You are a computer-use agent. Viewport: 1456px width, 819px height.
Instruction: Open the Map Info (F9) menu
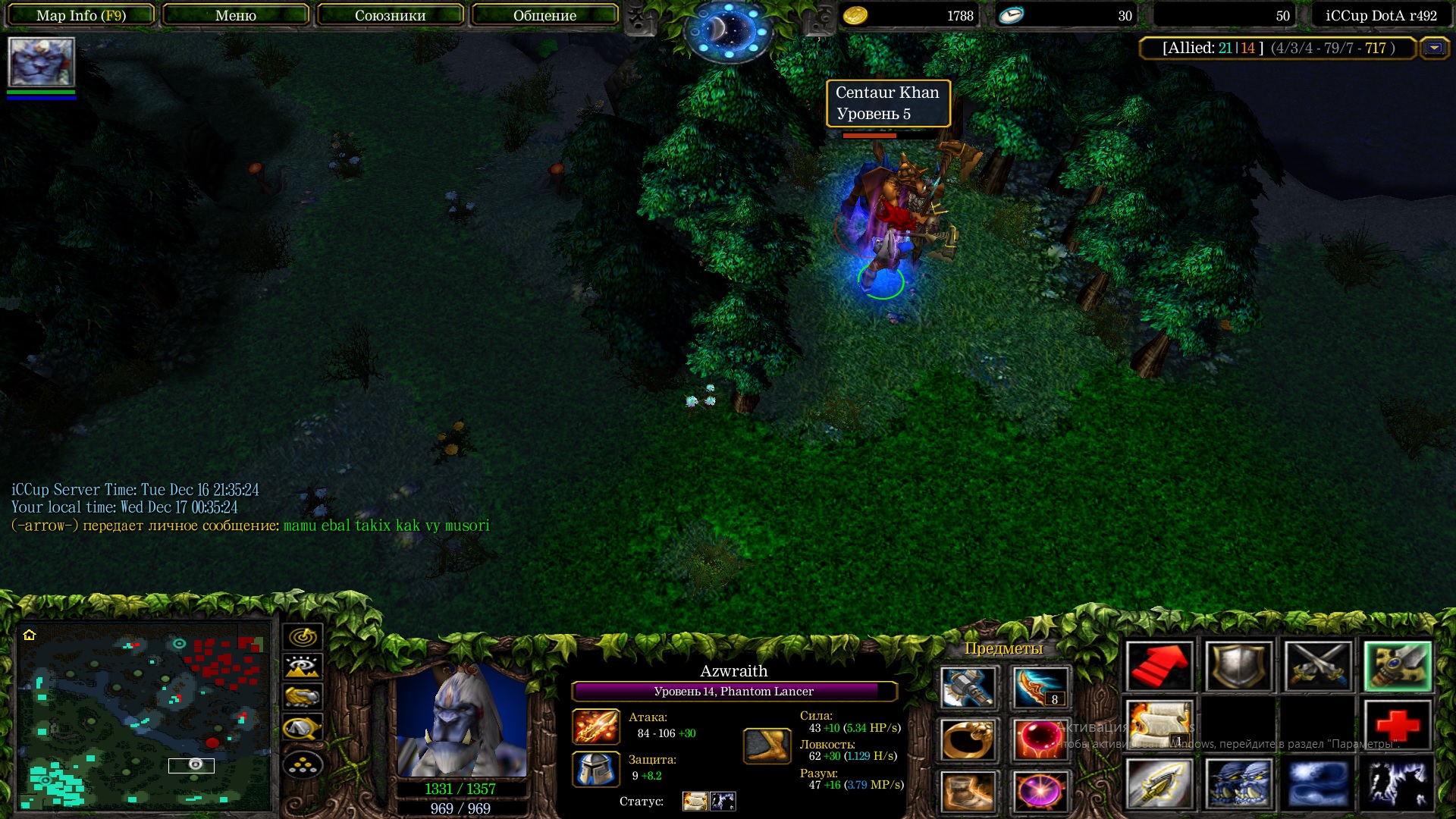tap(81, 15)
